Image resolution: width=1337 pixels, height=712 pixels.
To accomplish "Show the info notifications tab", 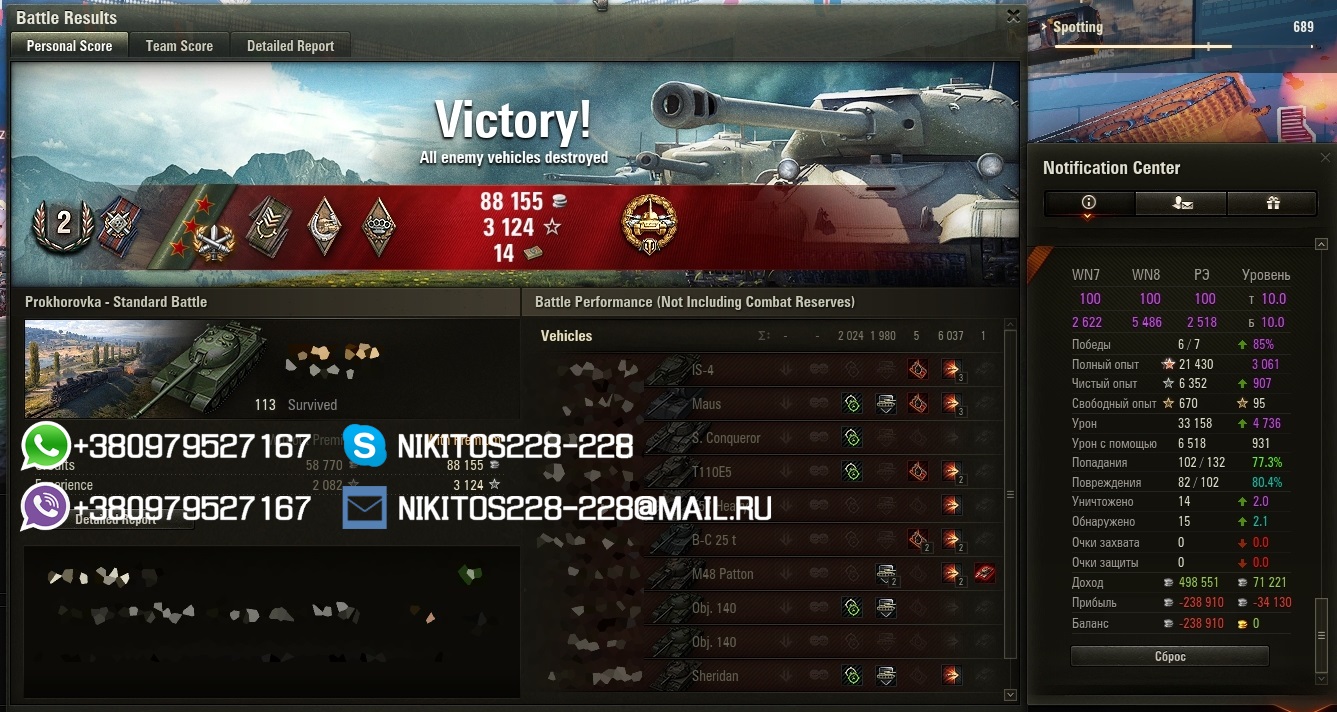I will click(x=1089, y=203).
